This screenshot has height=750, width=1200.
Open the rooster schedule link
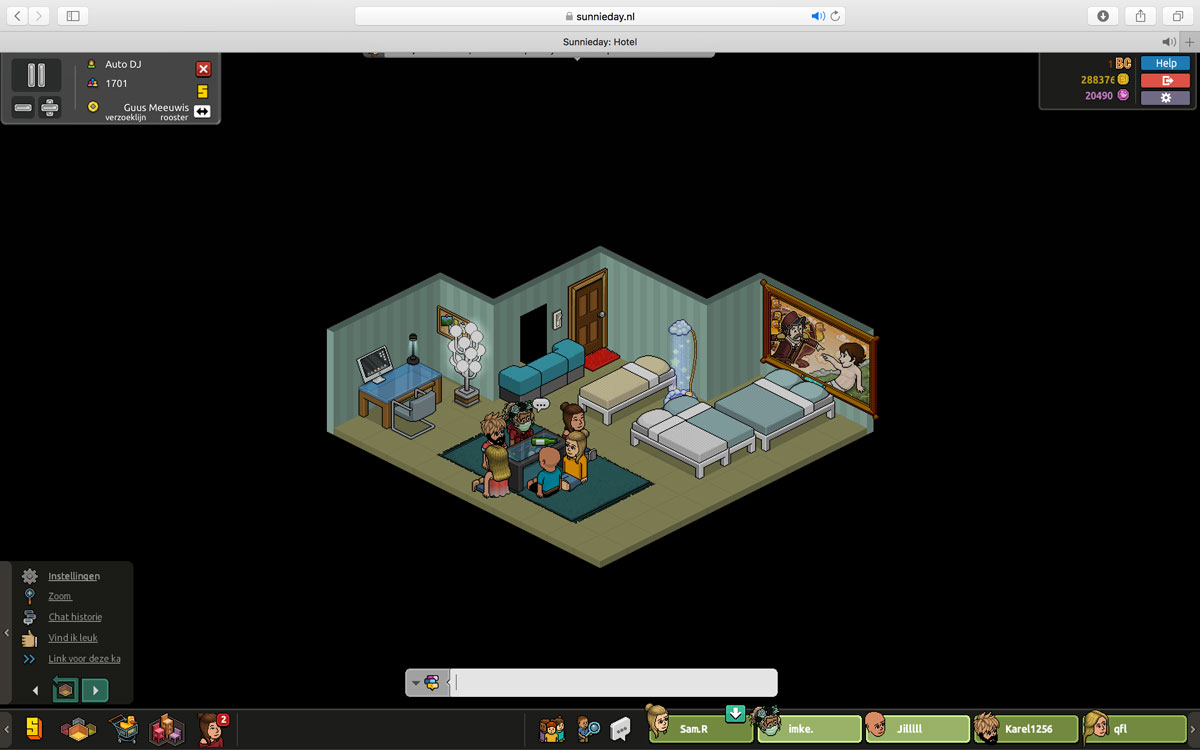tap(173, 118)
